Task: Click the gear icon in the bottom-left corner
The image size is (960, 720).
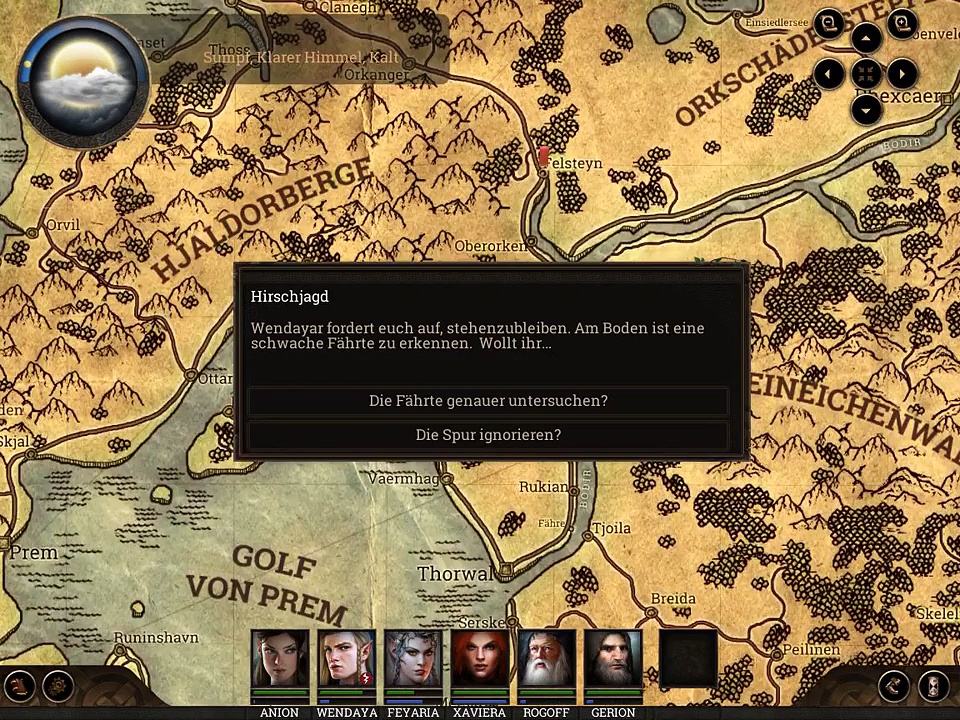Action: (59, 686)
